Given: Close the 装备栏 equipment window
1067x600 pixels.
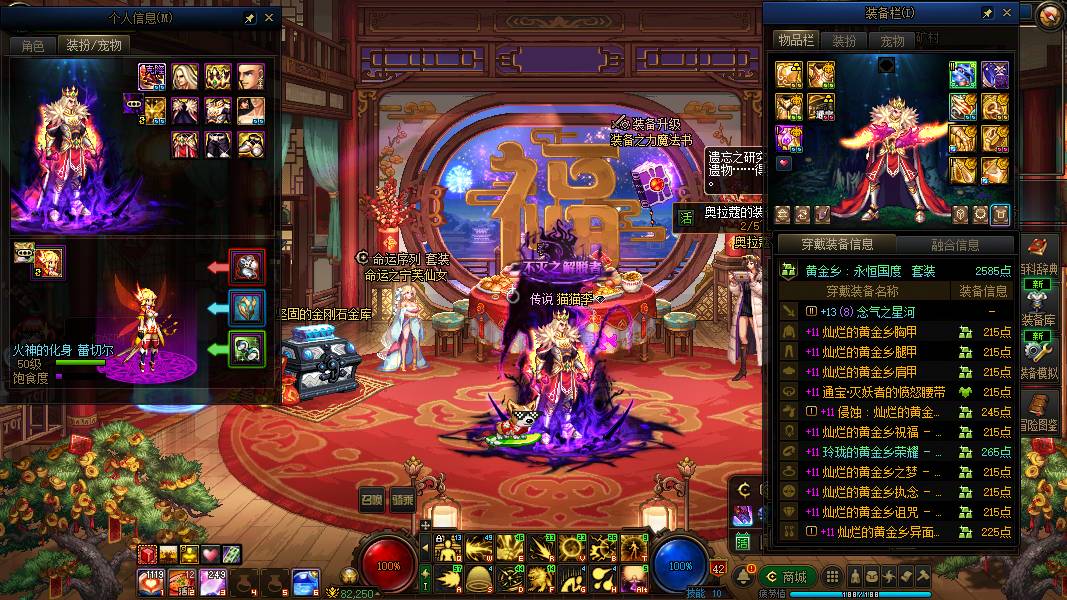Looking at the screenshot, I should pos(1006,13).
